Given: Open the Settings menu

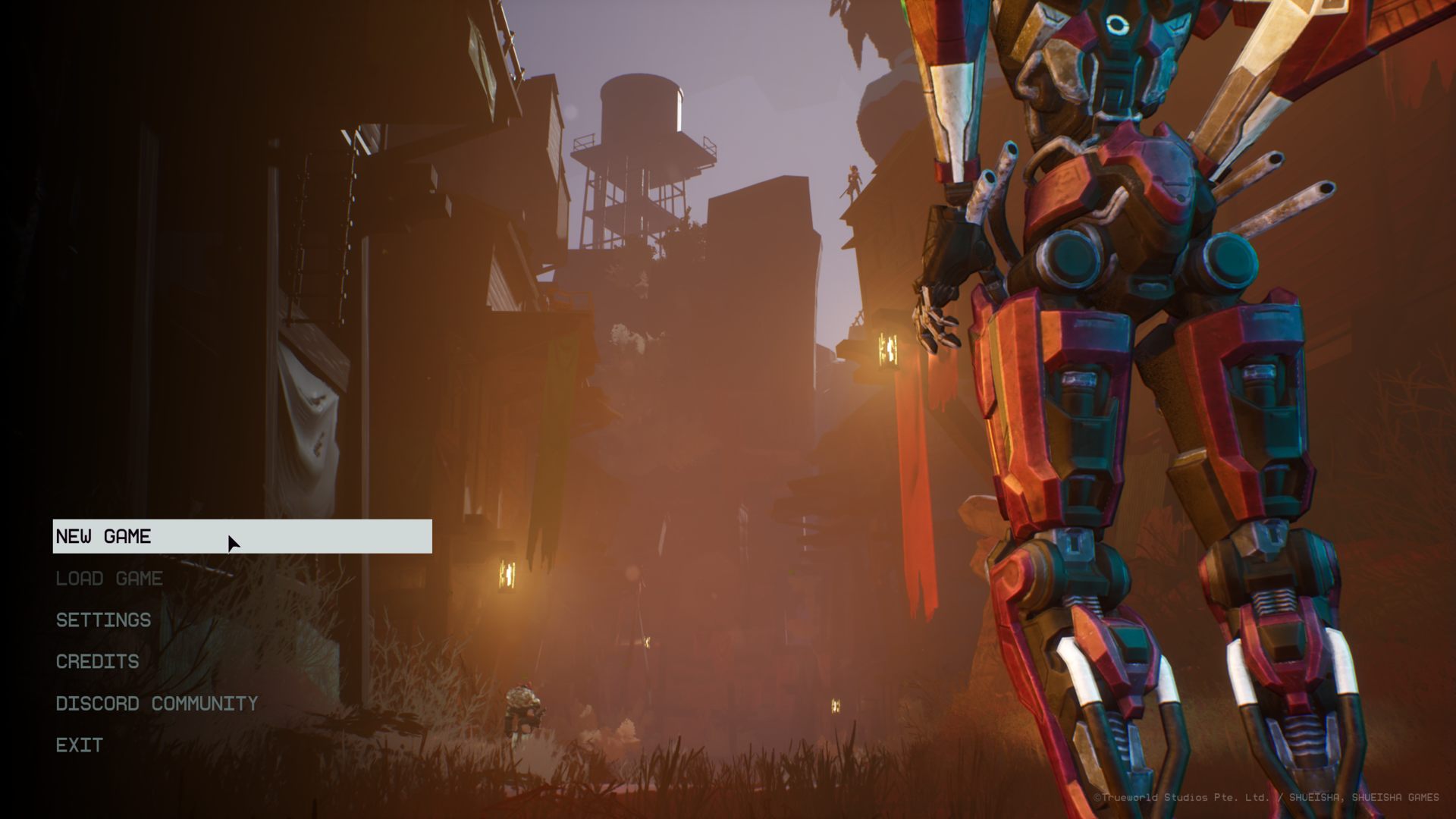Looking at the screenshot, I should tap(104, 620).
